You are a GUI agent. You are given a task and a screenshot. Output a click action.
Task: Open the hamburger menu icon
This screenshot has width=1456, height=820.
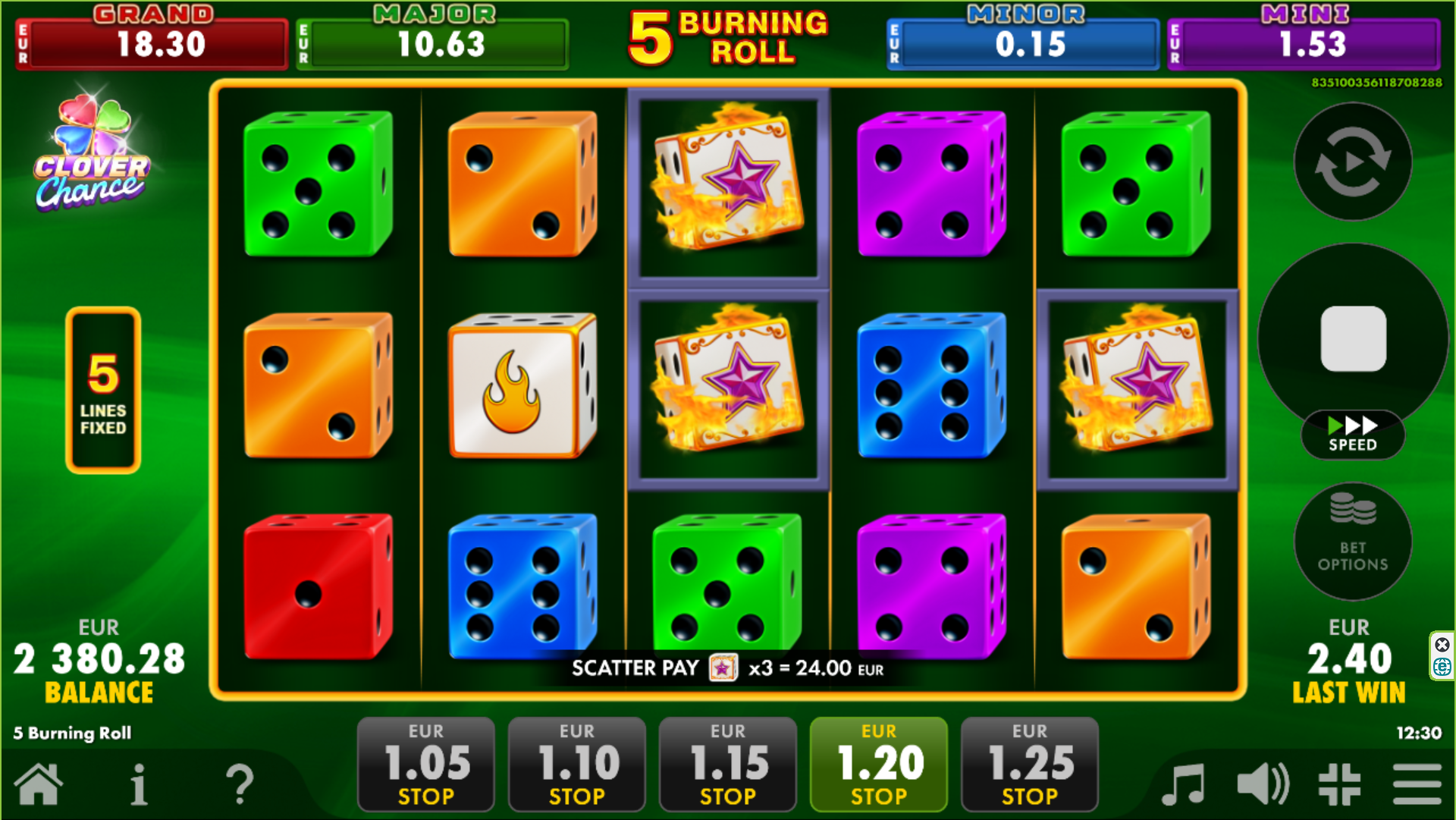click(x=1417, y=787)
